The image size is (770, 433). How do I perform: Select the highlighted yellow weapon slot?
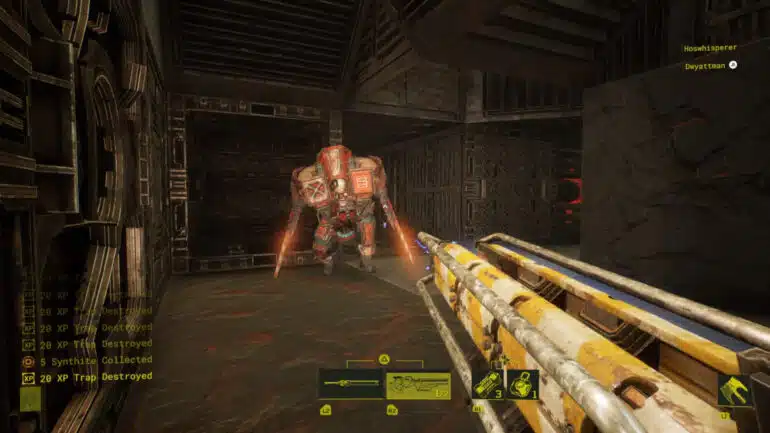pos(418,385)
